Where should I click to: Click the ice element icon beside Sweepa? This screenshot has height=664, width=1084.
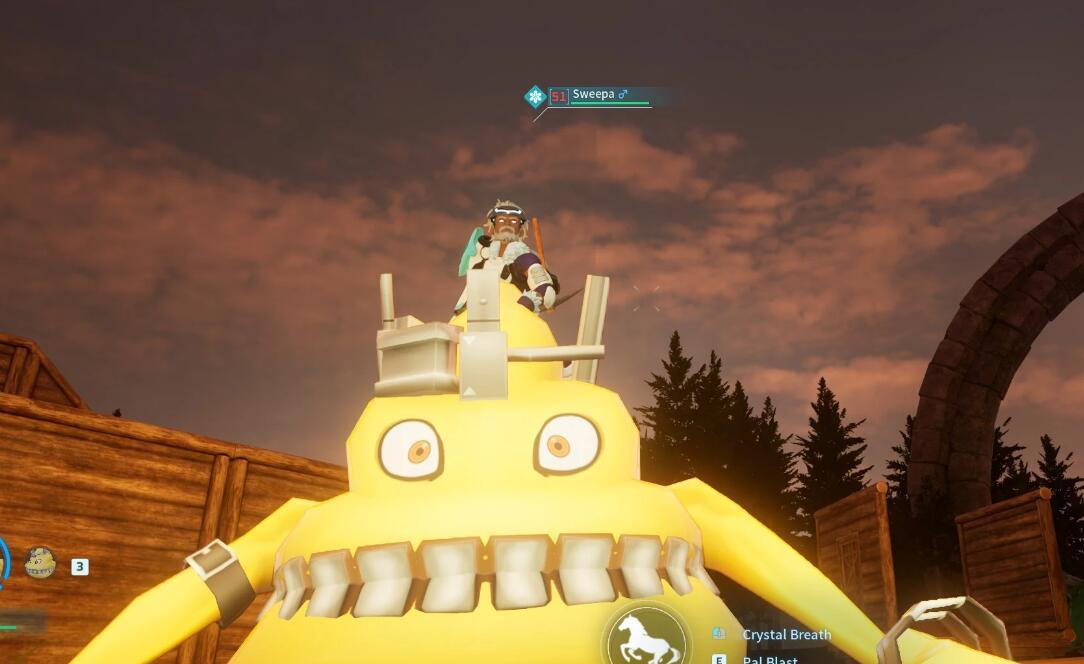[535, 96]
